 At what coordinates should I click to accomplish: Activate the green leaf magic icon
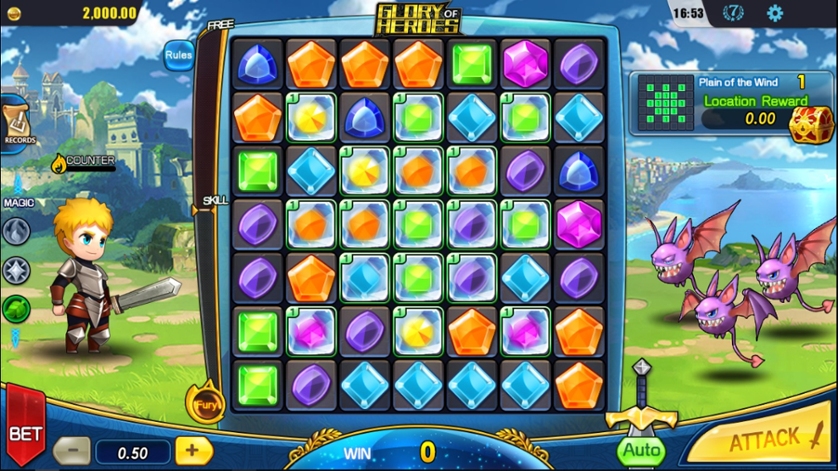[x=16, y=308]
